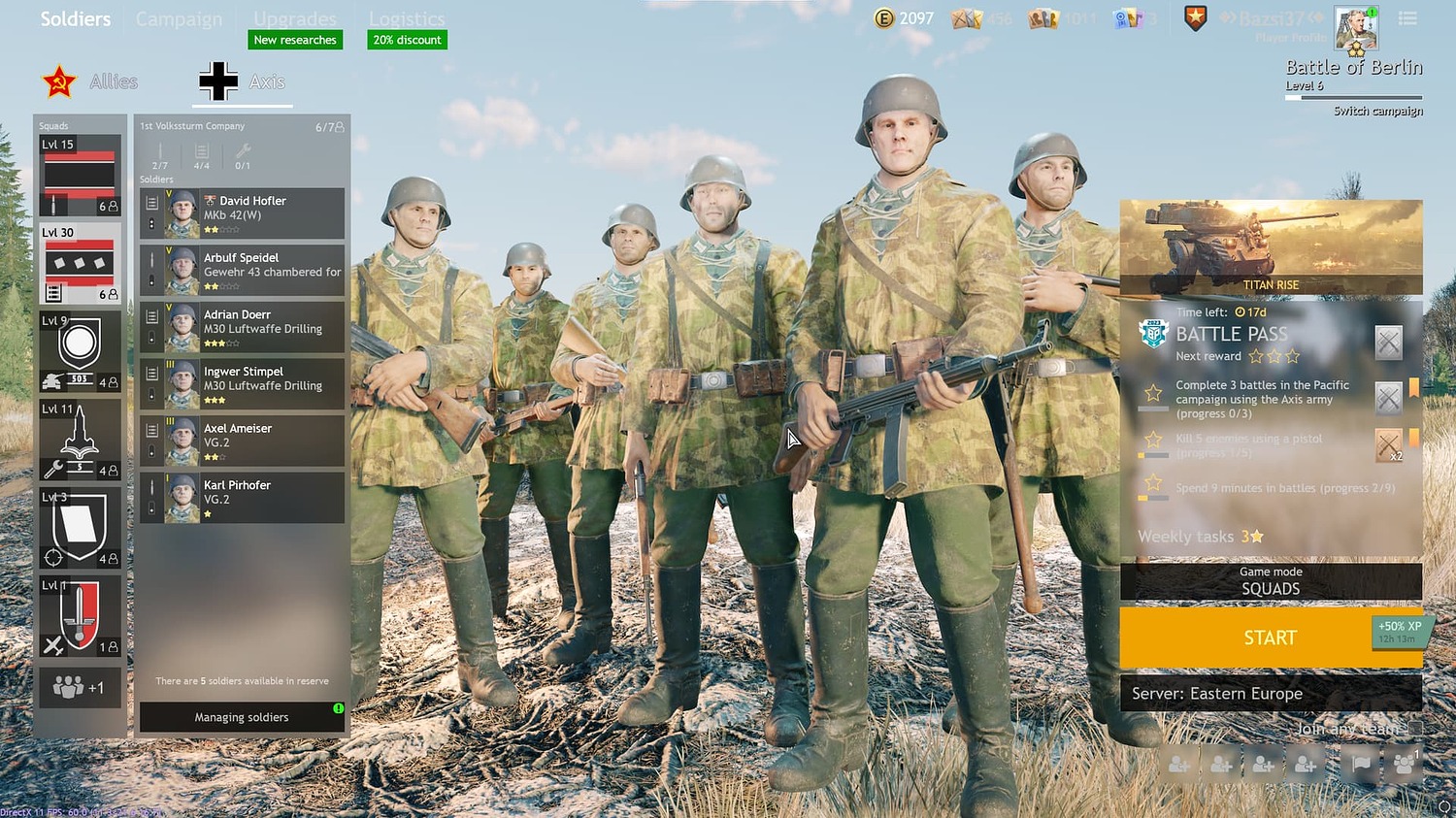1456x818 pixels.
Task: Open the Campaign menu
Action: [x=179, y=18]
